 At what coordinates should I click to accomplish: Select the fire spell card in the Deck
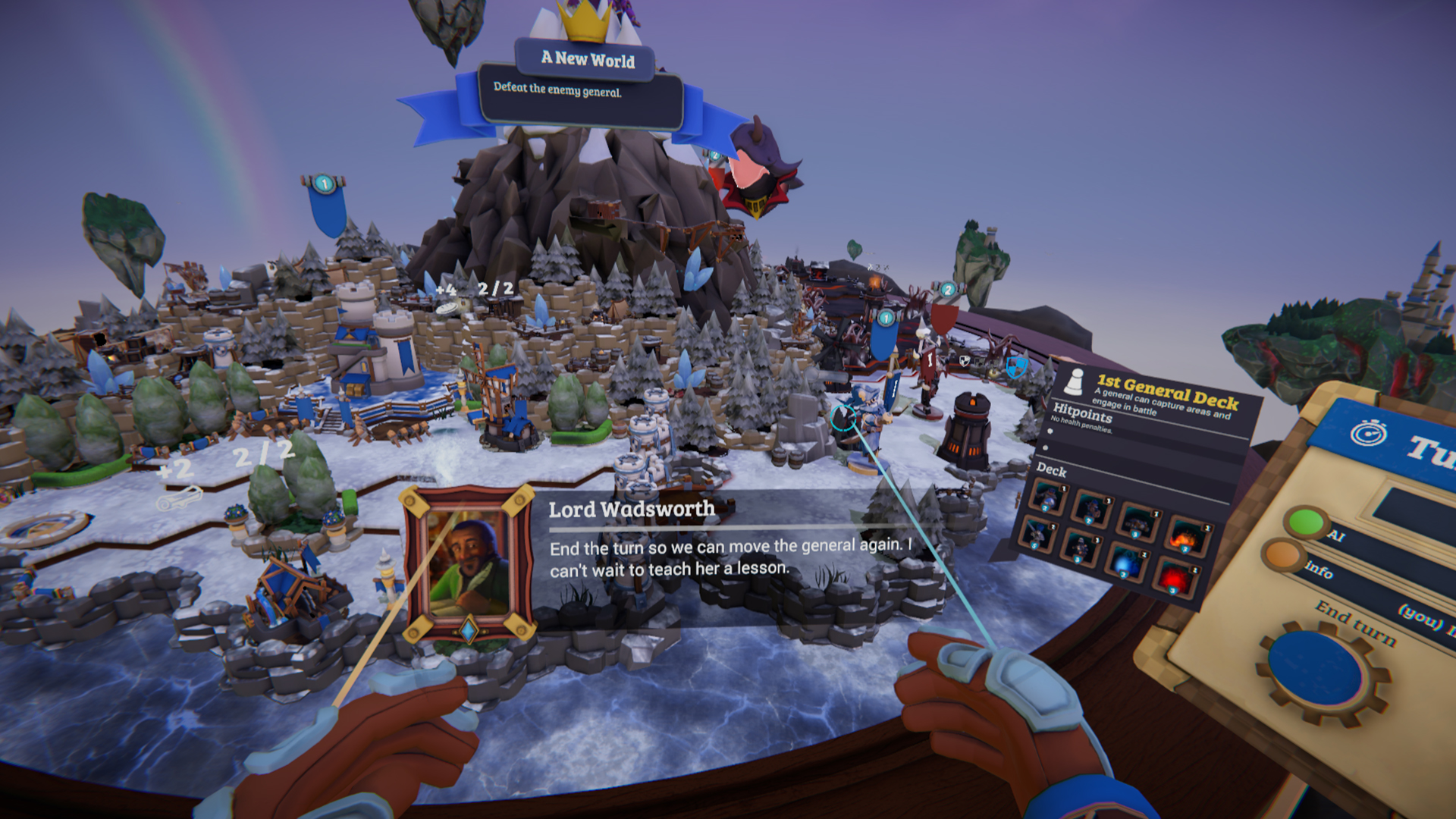tap(1187, 536)
